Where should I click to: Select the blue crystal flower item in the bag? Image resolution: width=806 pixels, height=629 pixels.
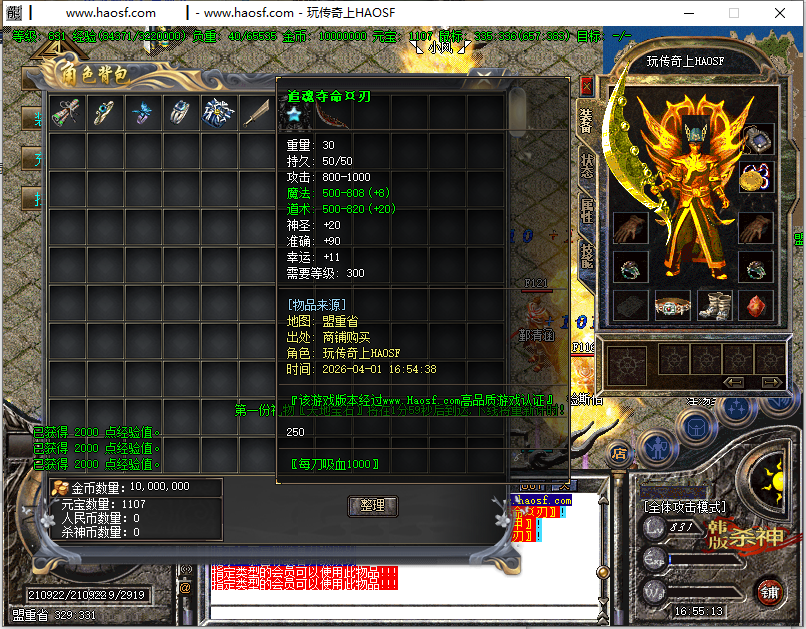point(143,113)
